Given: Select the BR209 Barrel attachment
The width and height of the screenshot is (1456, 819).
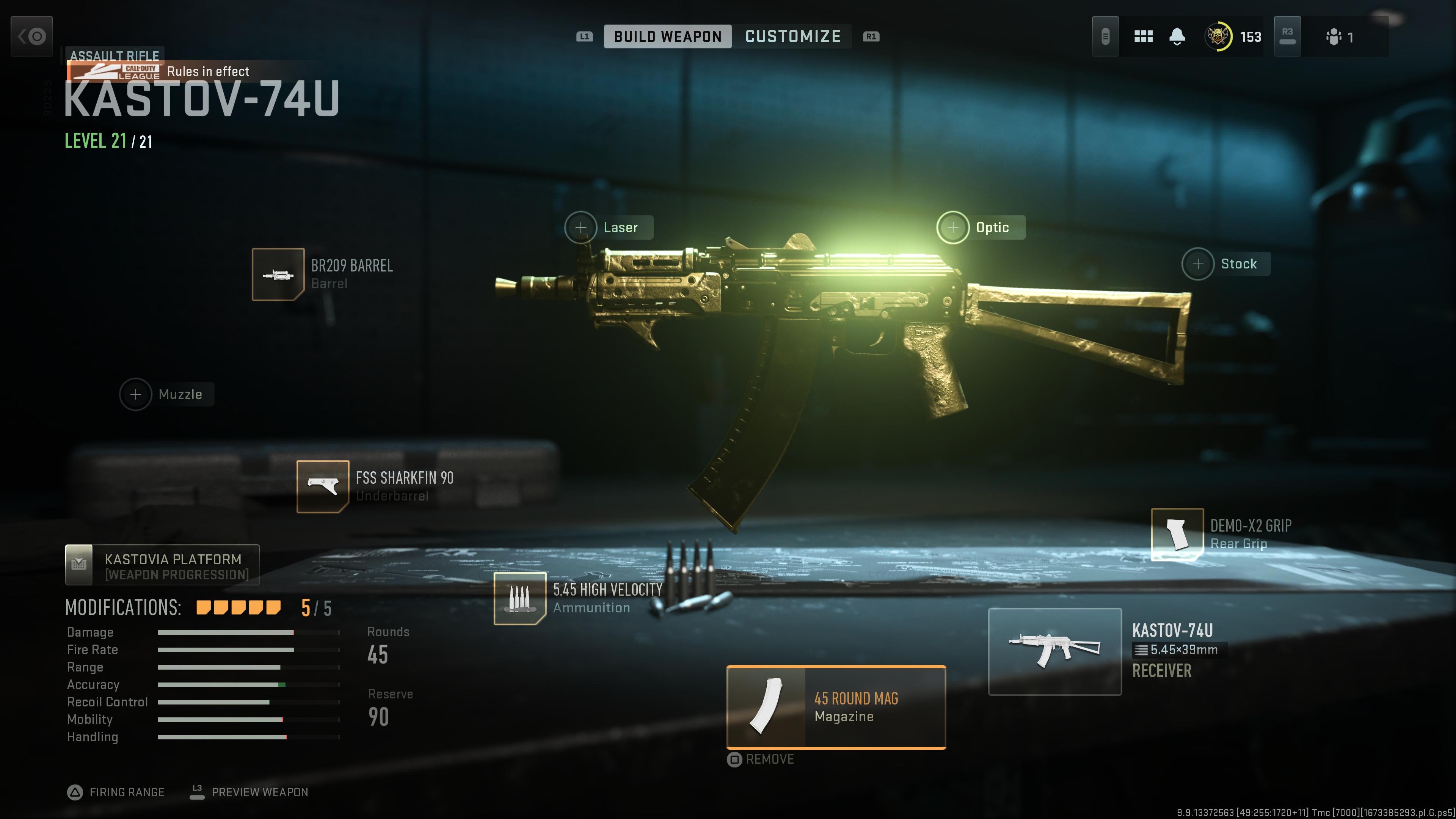Looking at the screenshot, I should point(278,275).
